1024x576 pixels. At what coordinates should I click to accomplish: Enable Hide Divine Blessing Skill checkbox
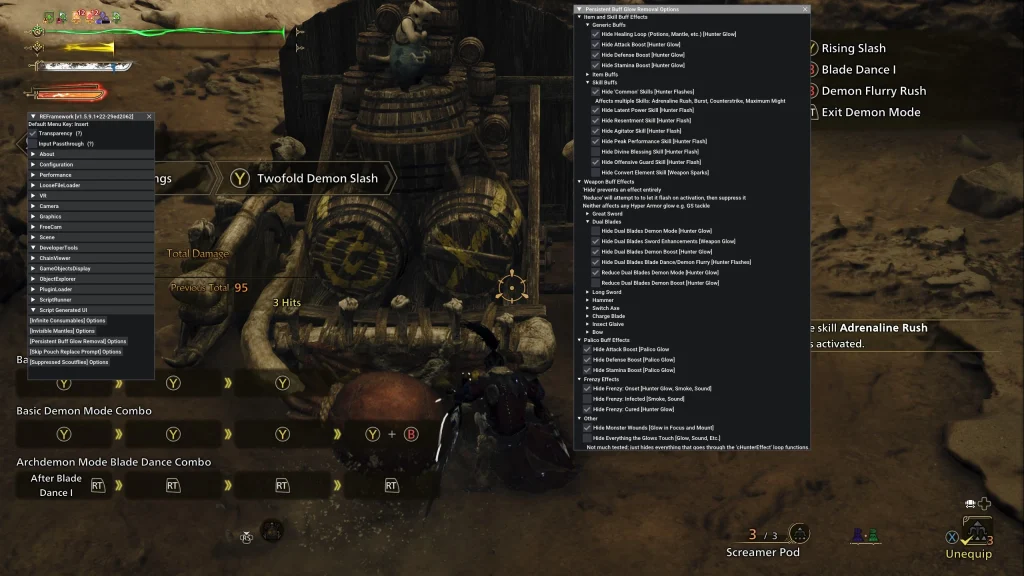coord(596,151)
